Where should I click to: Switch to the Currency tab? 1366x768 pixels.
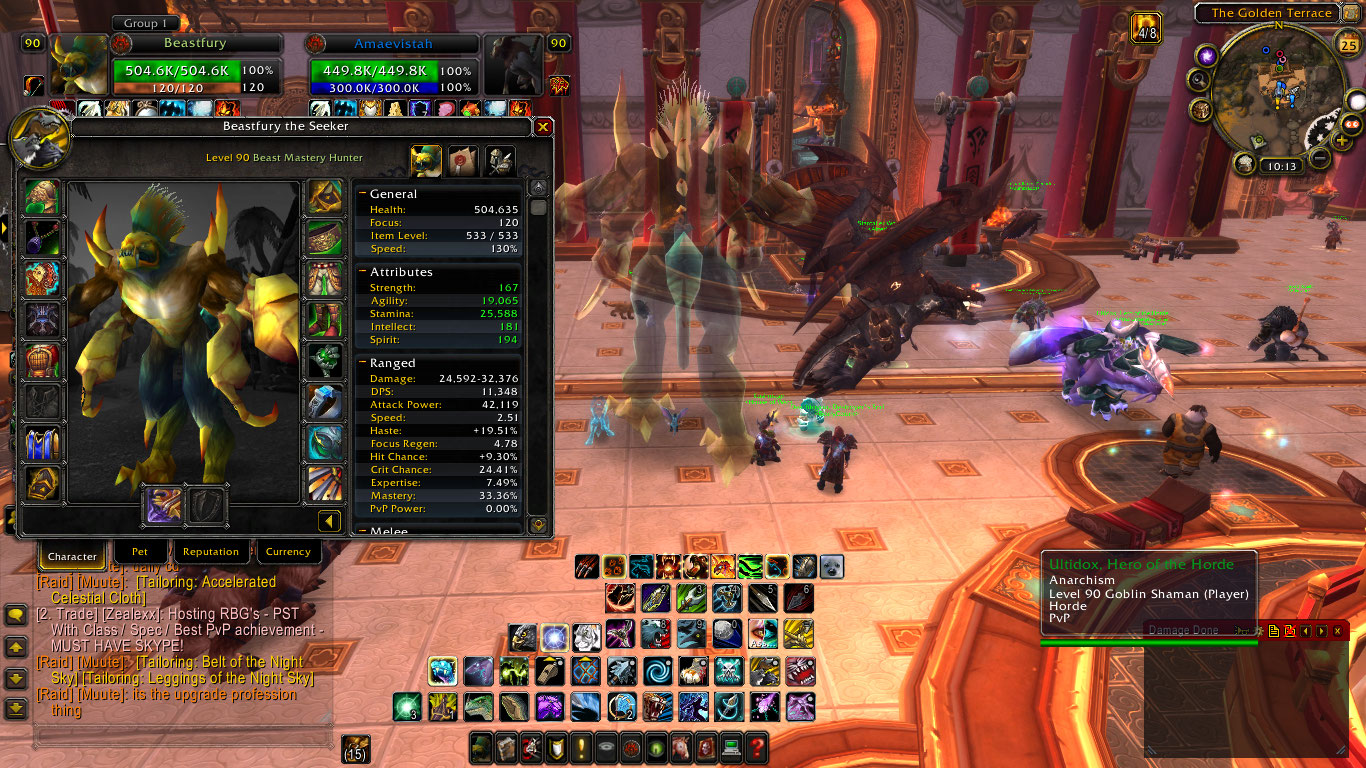(x=289, y=551)
